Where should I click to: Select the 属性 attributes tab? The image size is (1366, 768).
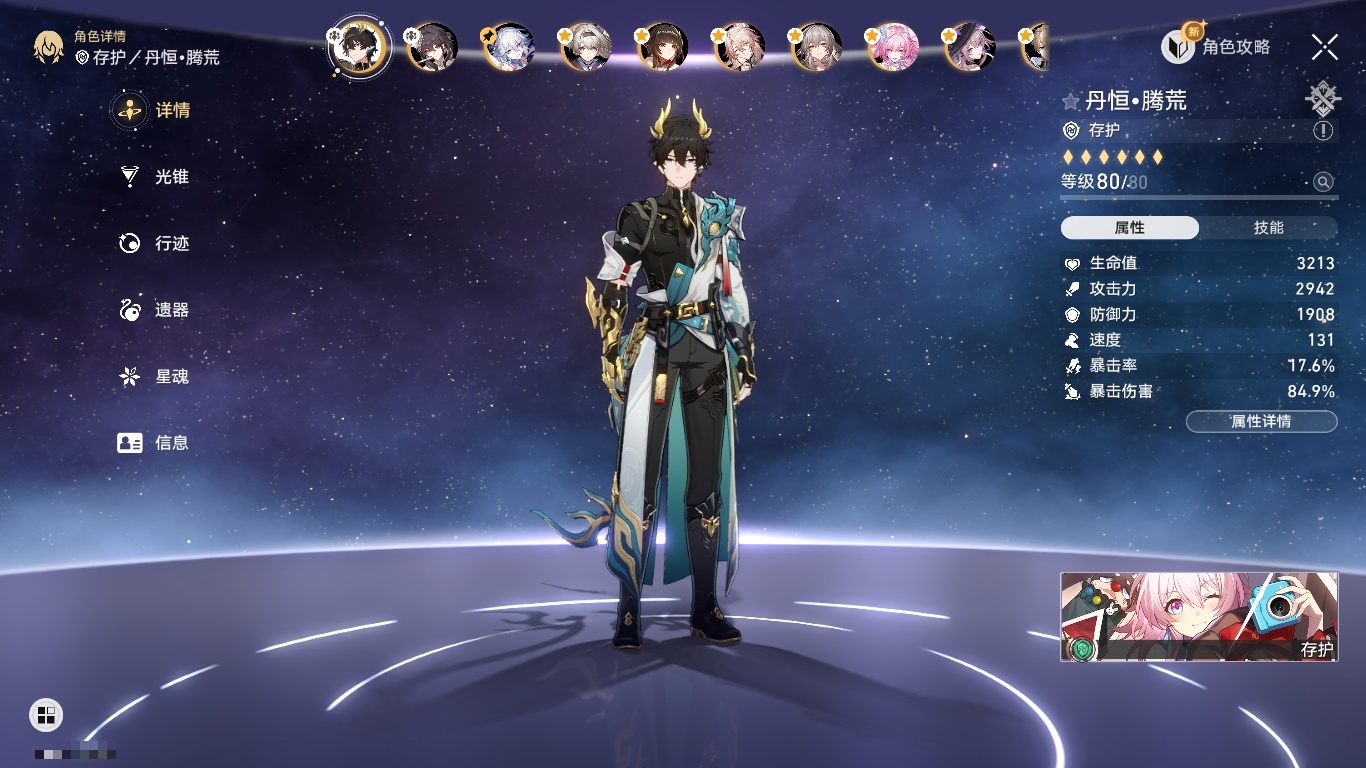click(1130, 228)
